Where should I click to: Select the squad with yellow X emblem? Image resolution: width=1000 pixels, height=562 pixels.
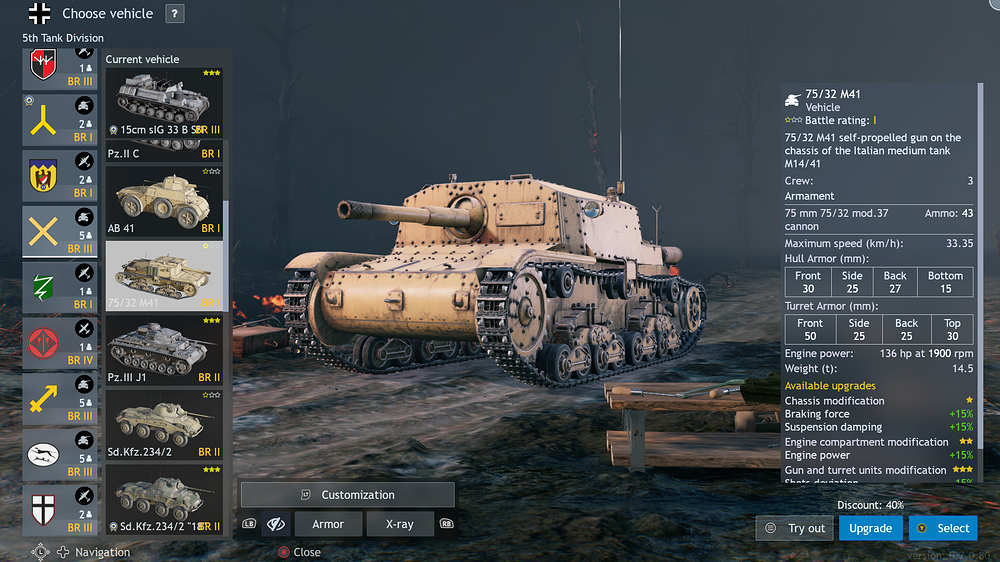click(59, 232)
